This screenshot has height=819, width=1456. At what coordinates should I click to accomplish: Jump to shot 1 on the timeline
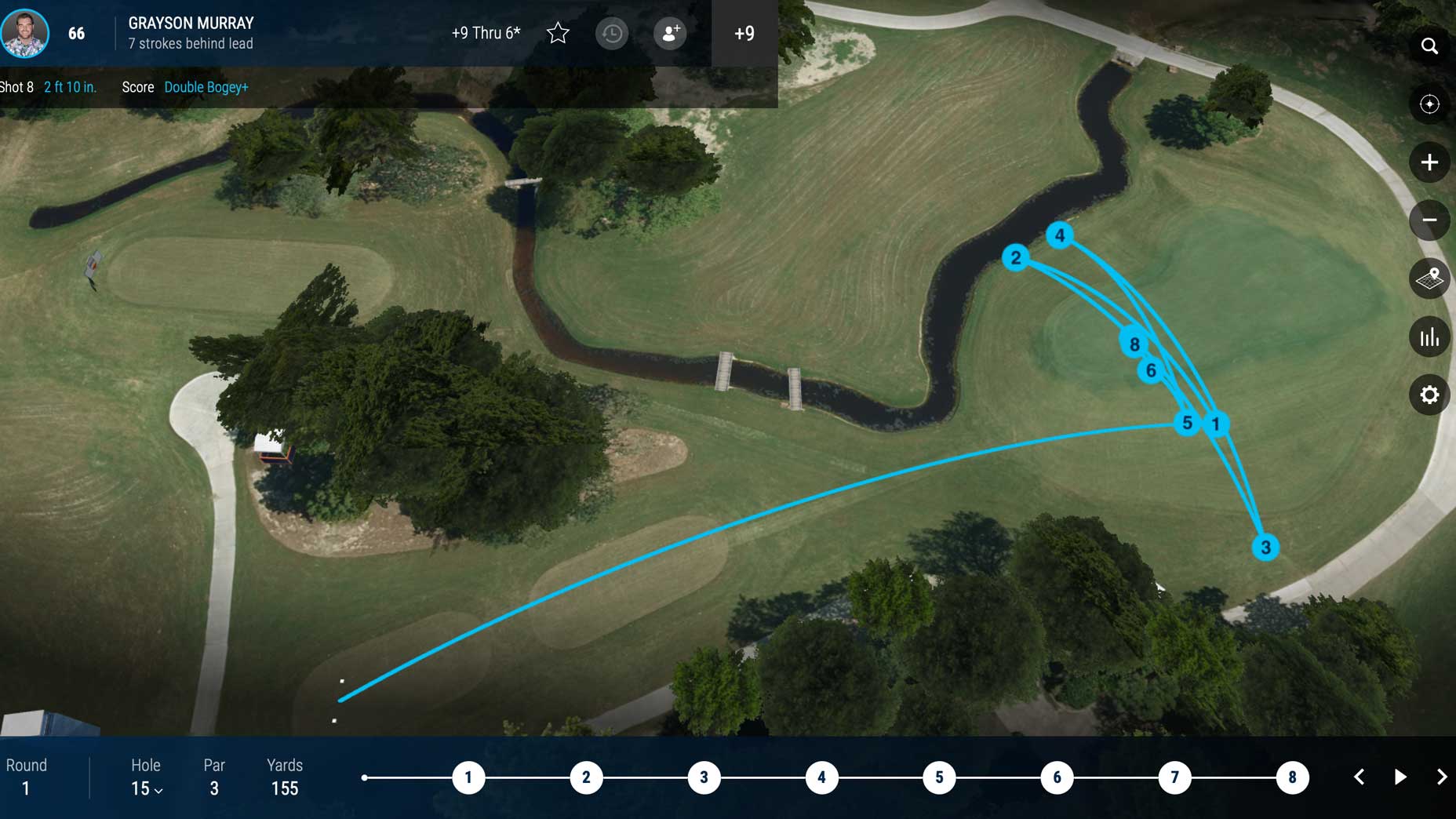click(468, 777)
